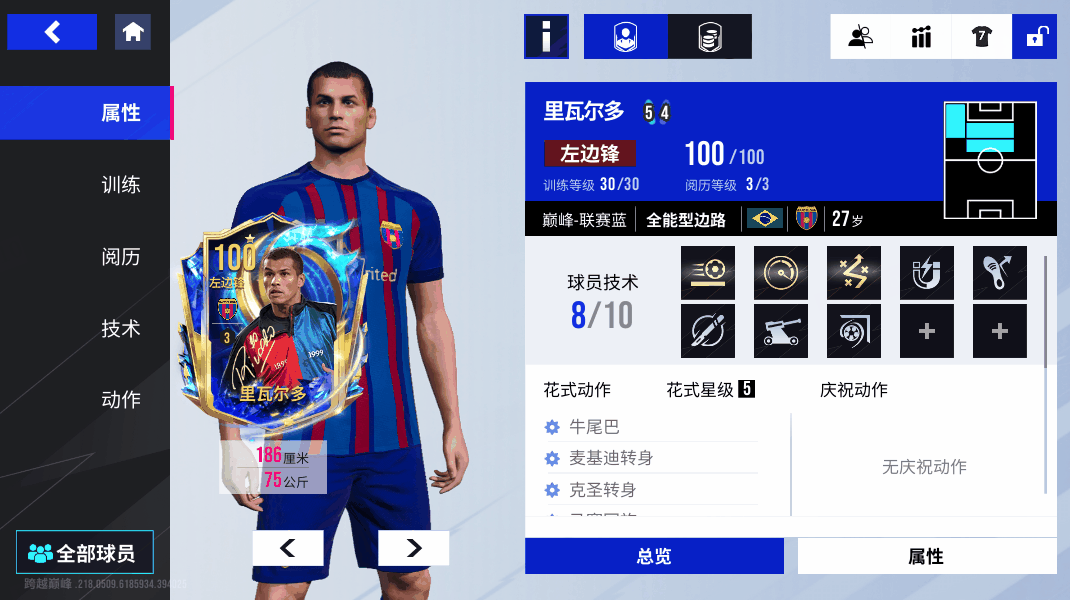
Task: Click the info "i" icon
Action: (546, 37)
